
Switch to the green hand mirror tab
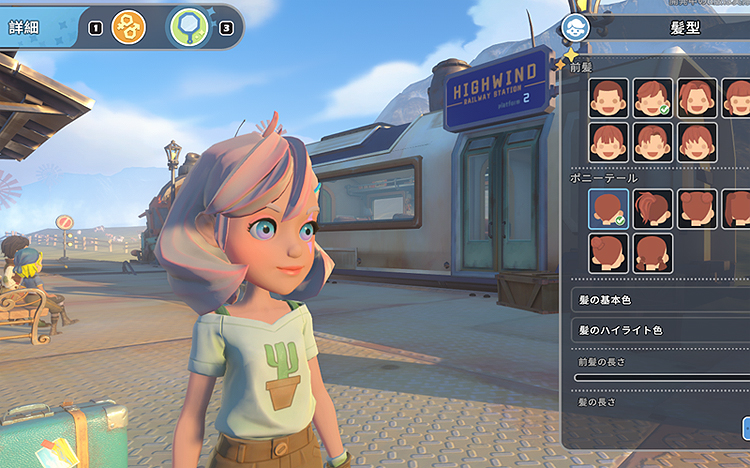pos(188,27)
